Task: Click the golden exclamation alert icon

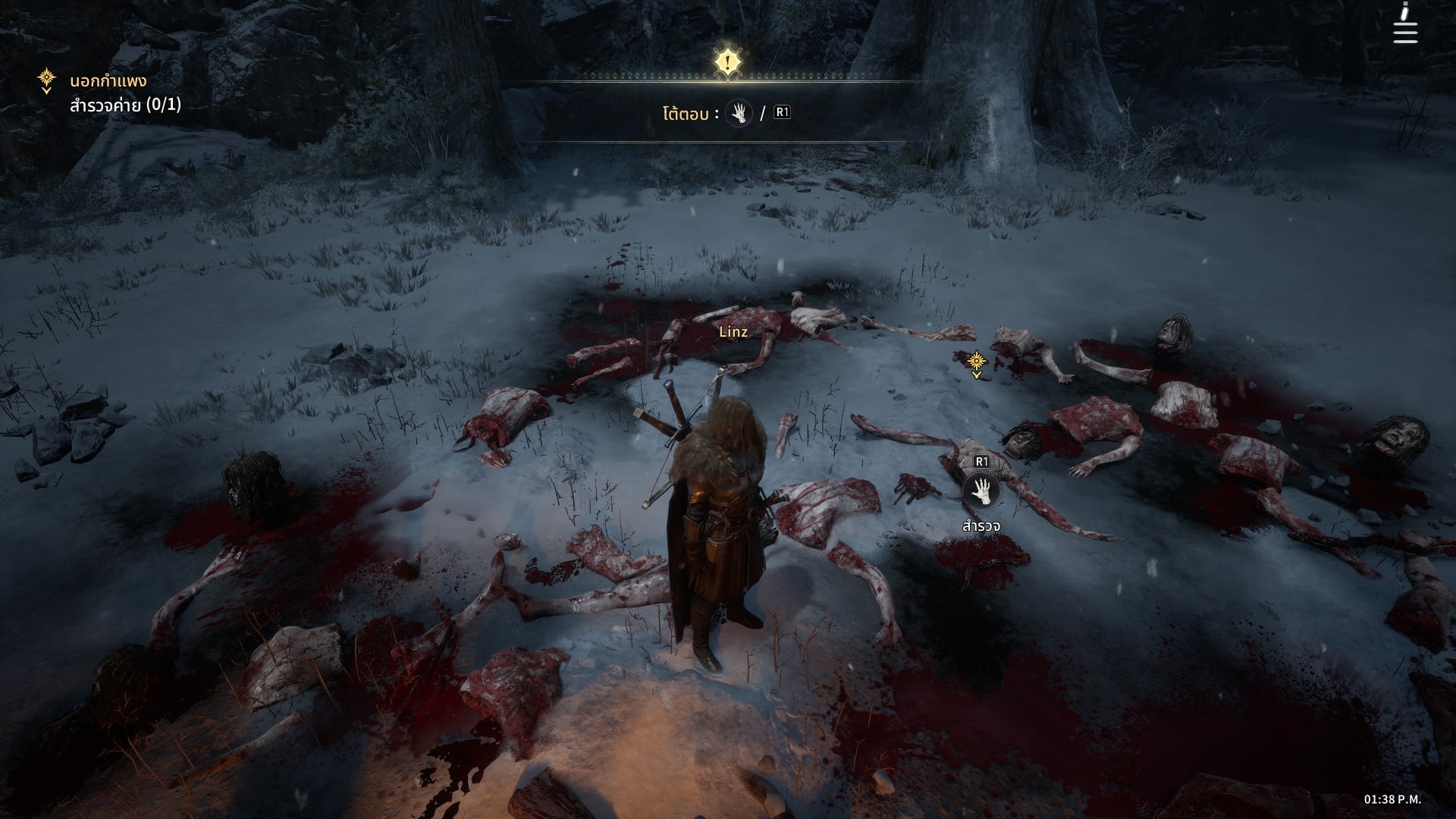Action: point(727,61)
